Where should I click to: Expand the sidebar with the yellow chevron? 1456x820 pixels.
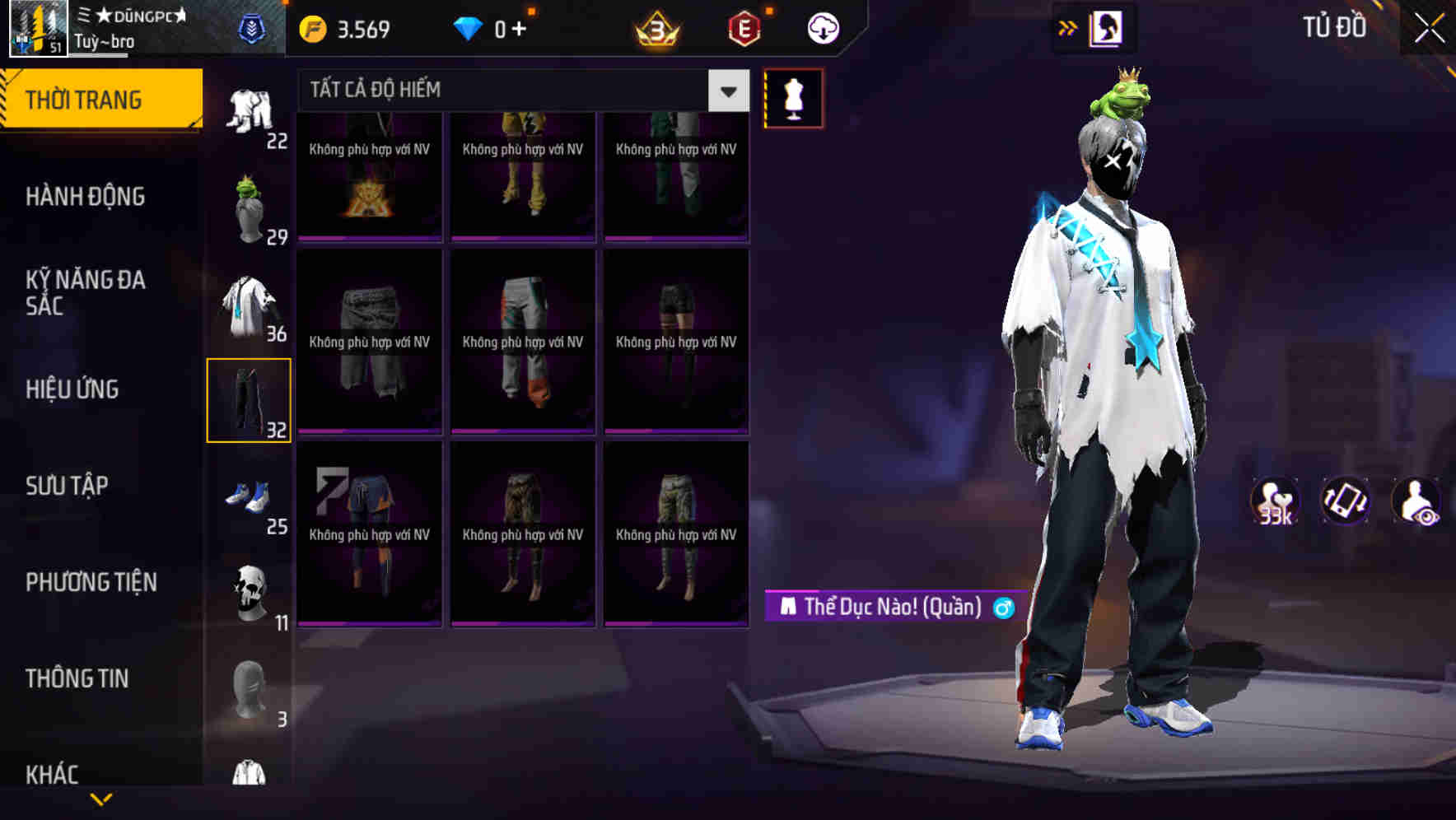point(101,797)
